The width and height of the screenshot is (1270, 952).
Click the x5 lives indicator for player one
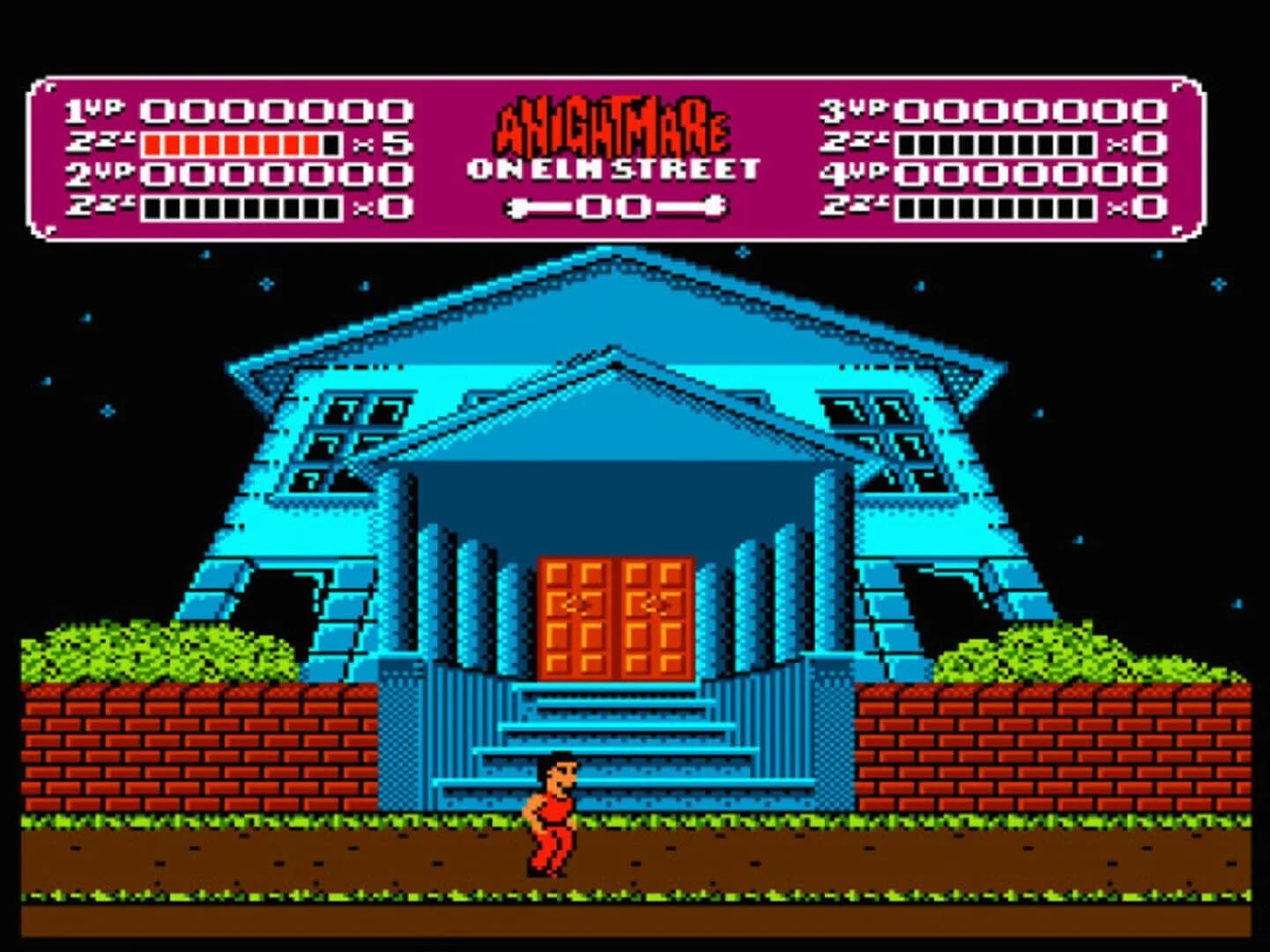[x=381, y=142]
